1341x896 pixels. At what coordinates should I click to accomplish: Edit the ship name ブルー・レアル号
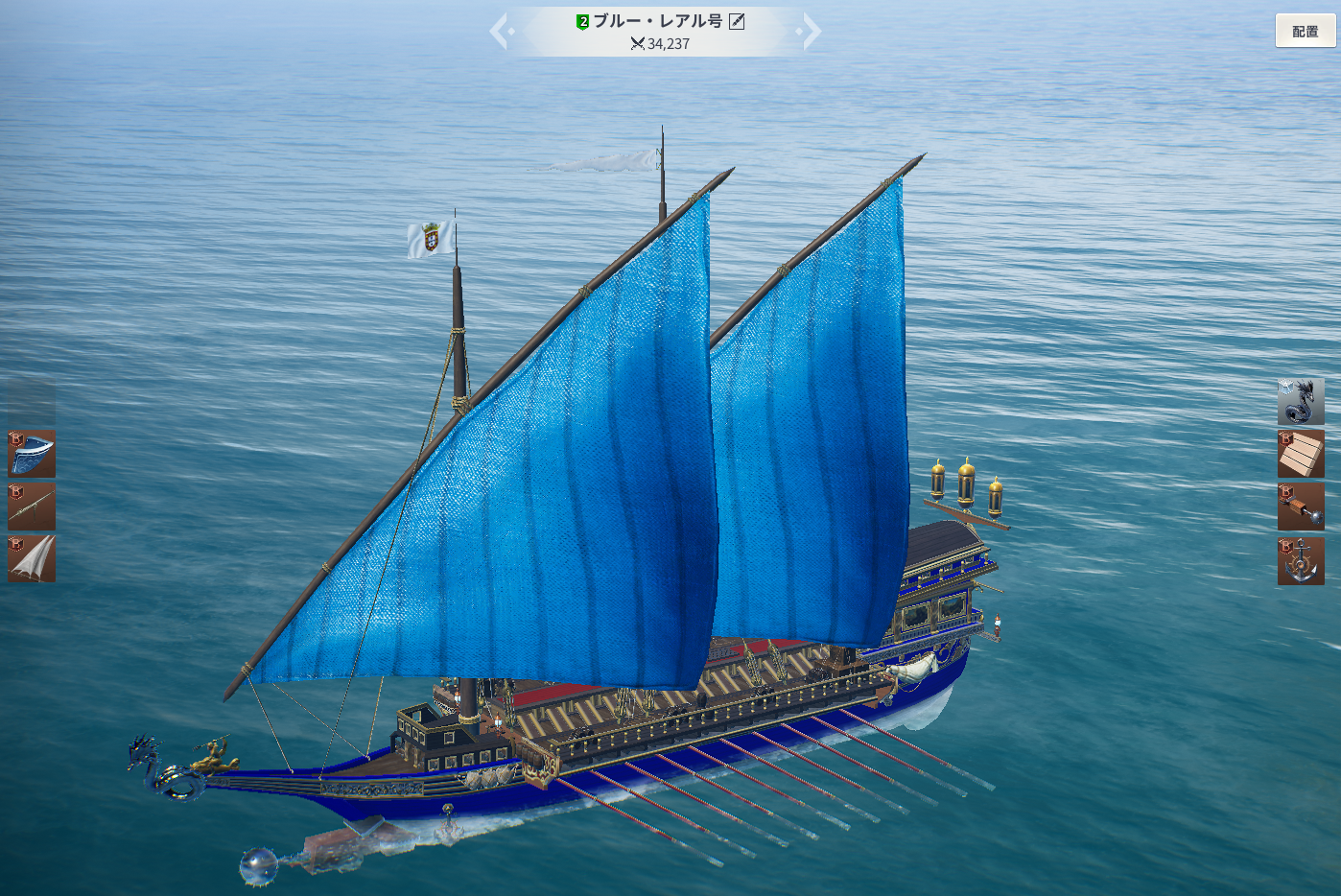(737, 21)
